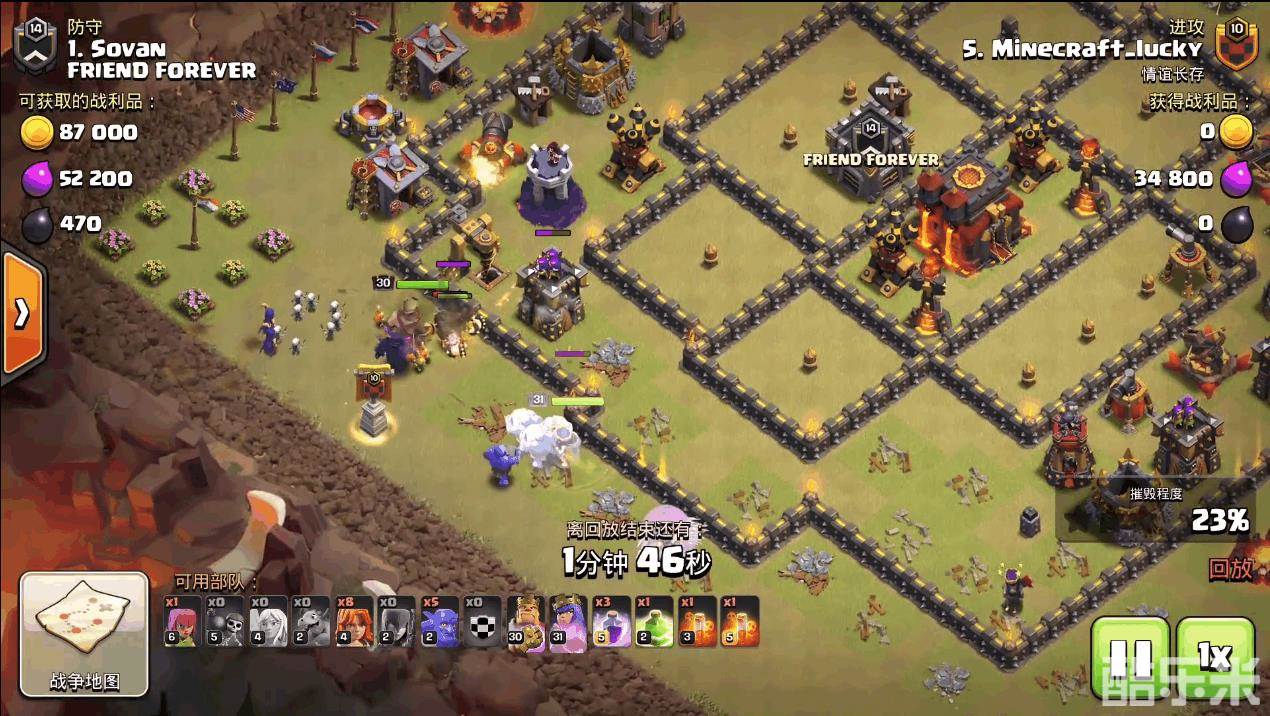Change the 1x replay speed
Viewport: 1270px width, 716px height.
click(x=1215, y=657)
